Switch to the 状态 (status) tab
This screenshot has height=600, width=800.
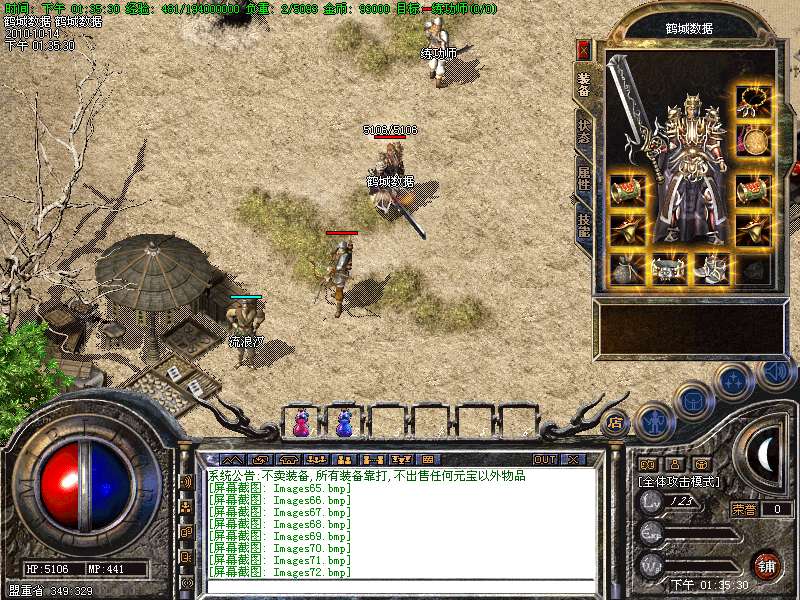pos(584,131)
